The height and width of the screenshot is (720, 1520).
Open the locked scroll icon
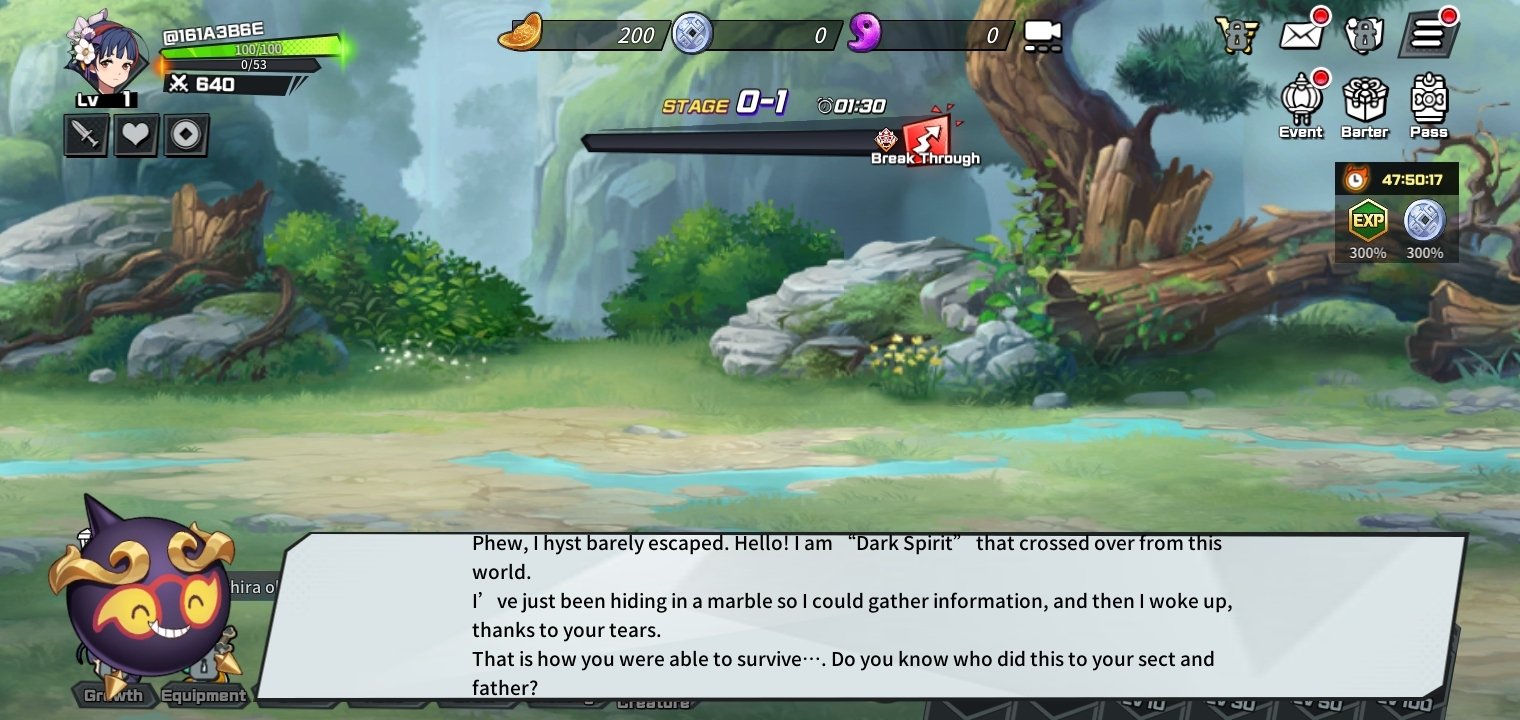1364,35
